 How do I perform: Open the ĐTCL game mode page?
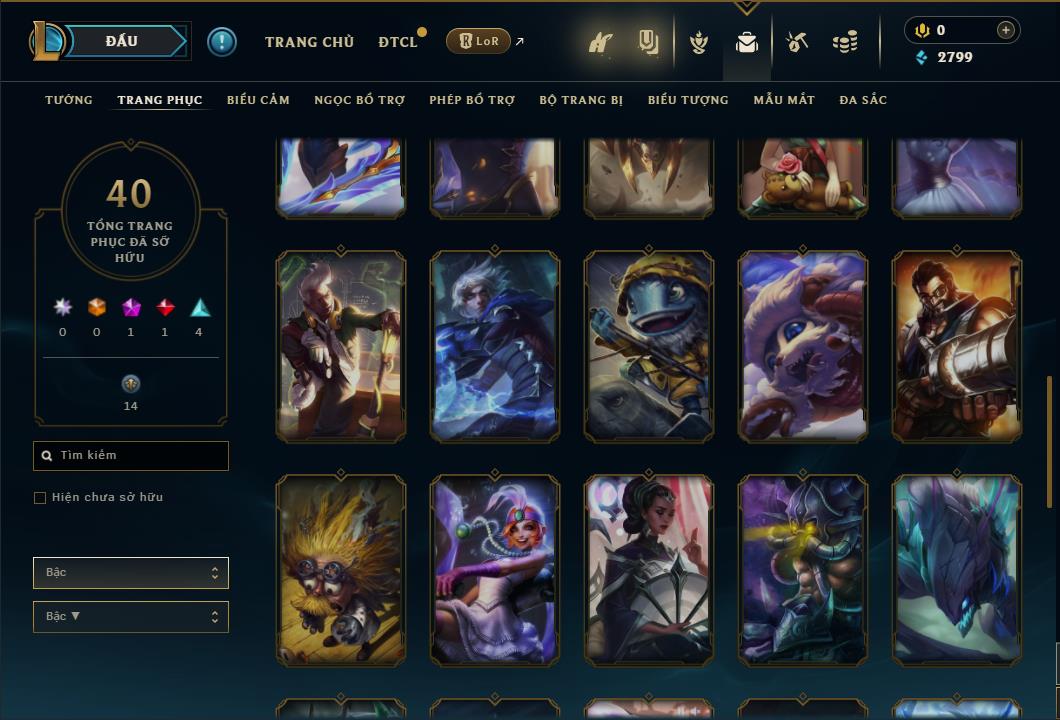tap(397, 42)
